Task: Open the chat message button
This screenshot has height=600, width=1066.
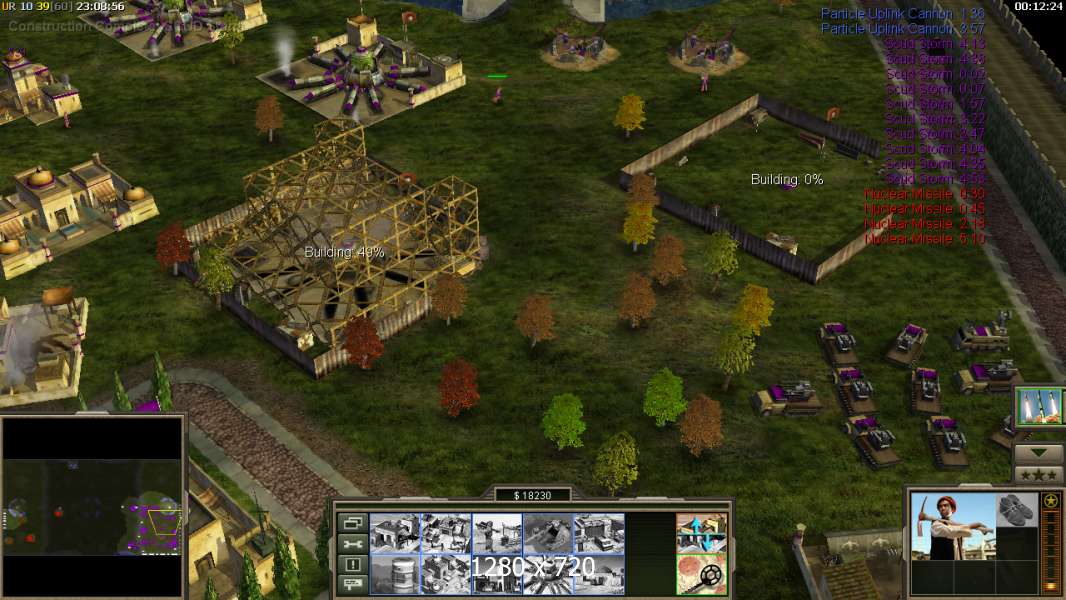Action: [x=352, y=584]
